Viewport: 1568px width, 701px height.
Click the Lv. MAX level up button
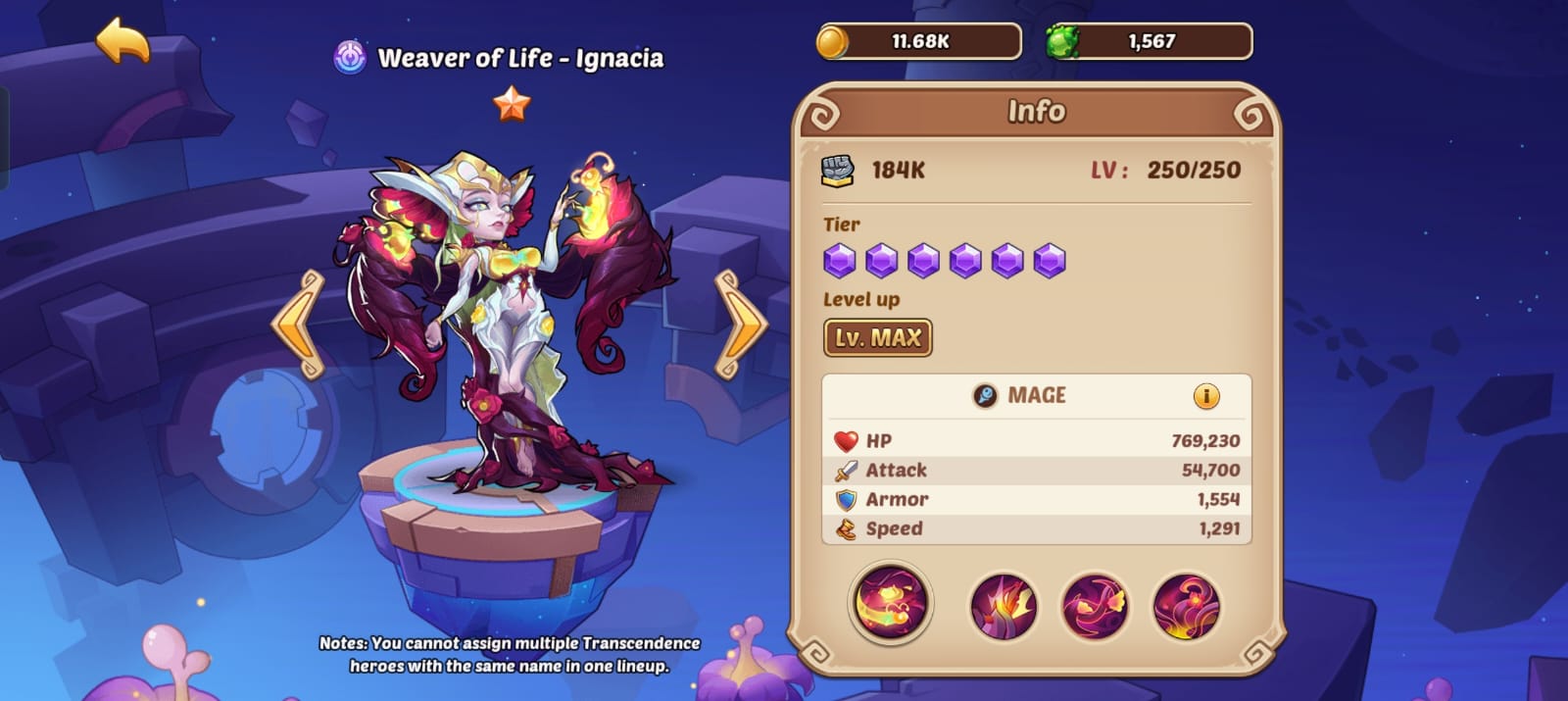[877, 338]
